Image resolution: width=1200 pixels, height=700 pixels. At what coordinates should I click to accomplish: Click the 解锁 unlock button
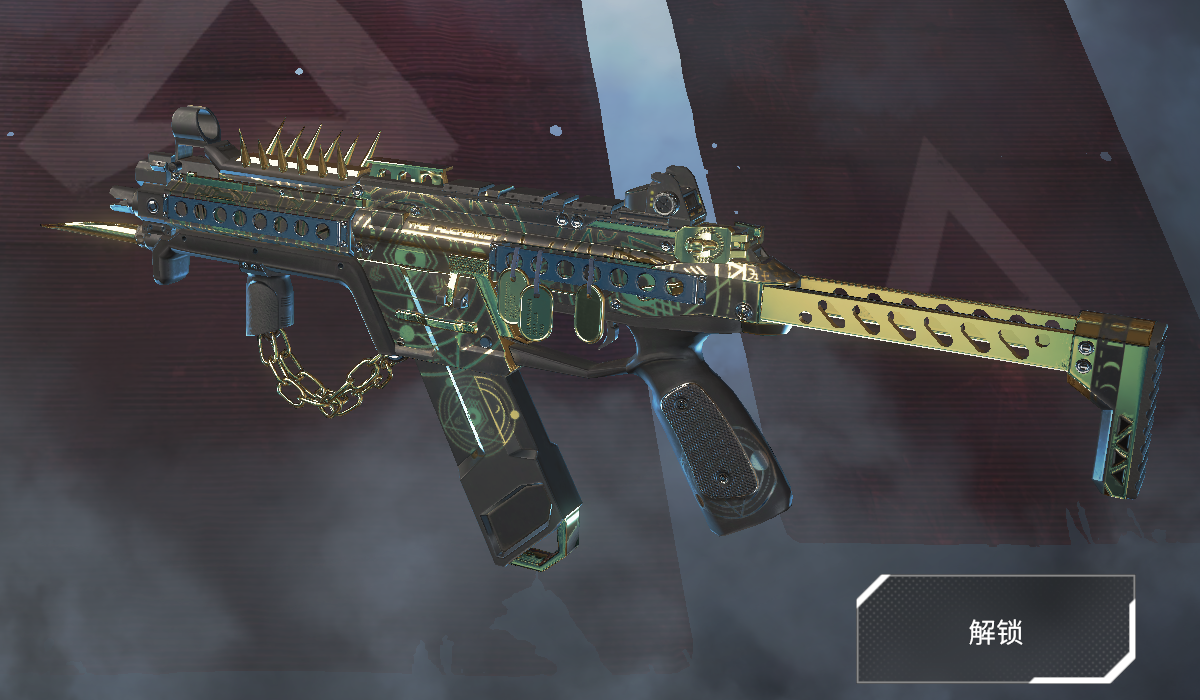tap(996, 630)
